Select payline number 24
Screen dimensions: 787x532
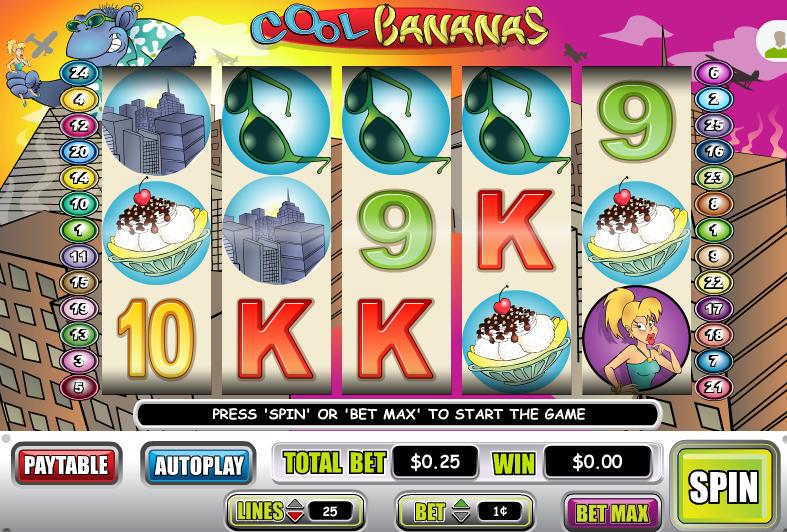pos(78,73)
